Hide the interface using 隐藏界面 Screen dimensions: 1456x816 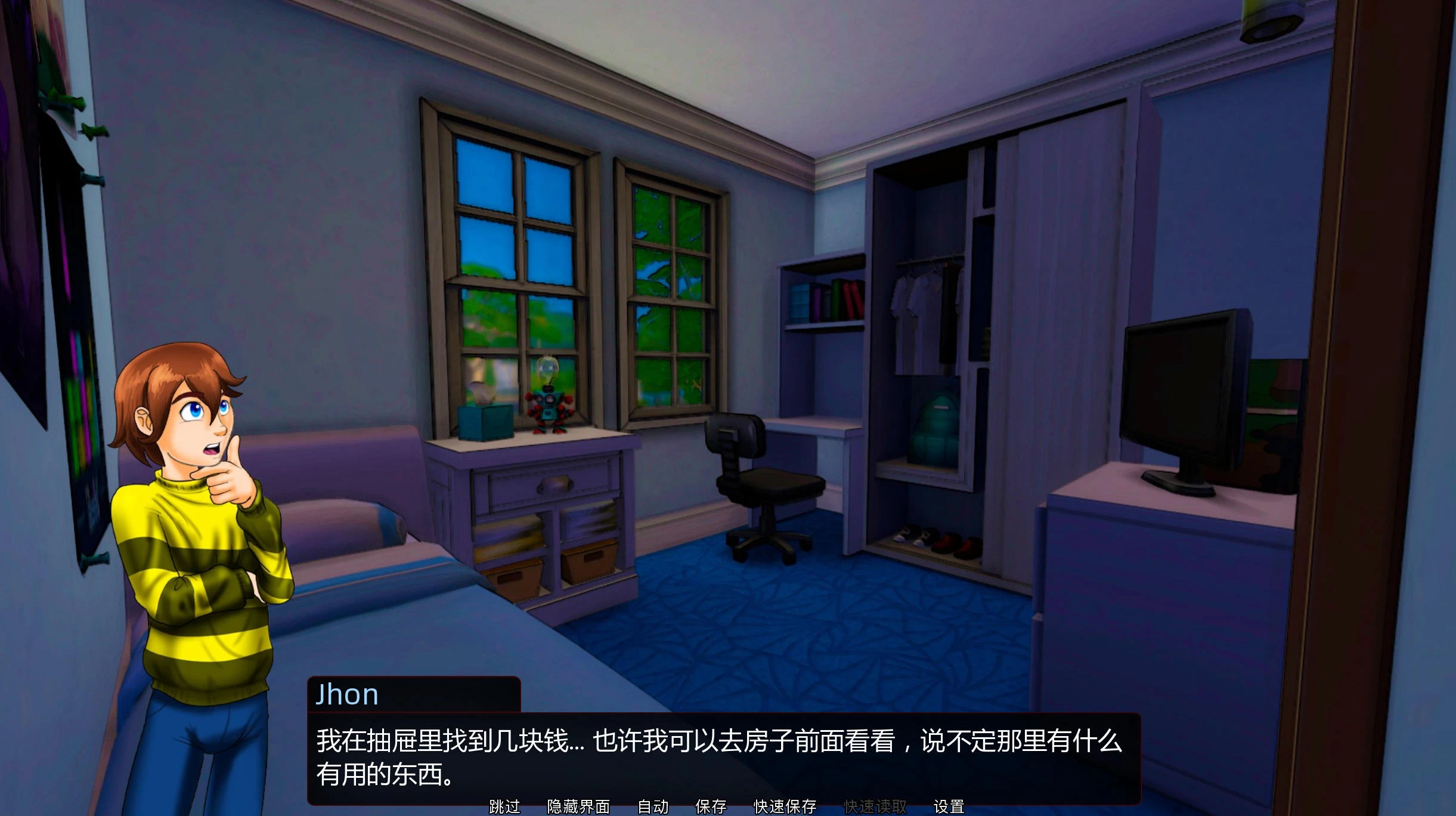pyautogui.click(x=577, y=806)
